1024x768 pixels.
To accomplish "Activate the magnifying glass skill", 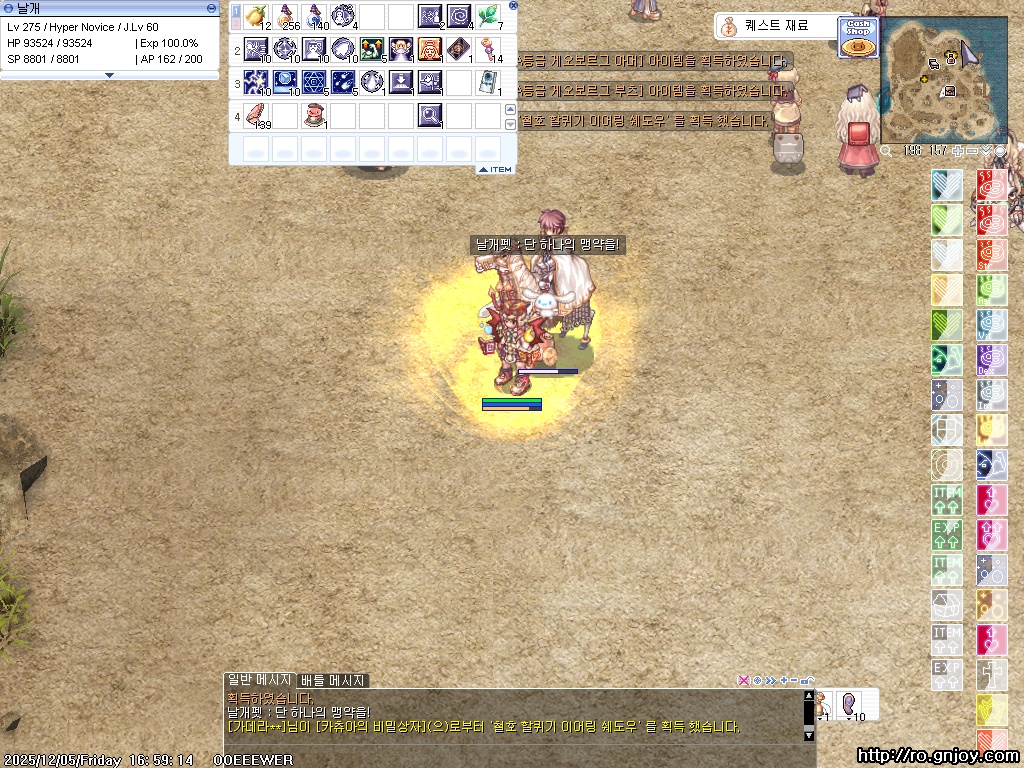I will [431, 113].
